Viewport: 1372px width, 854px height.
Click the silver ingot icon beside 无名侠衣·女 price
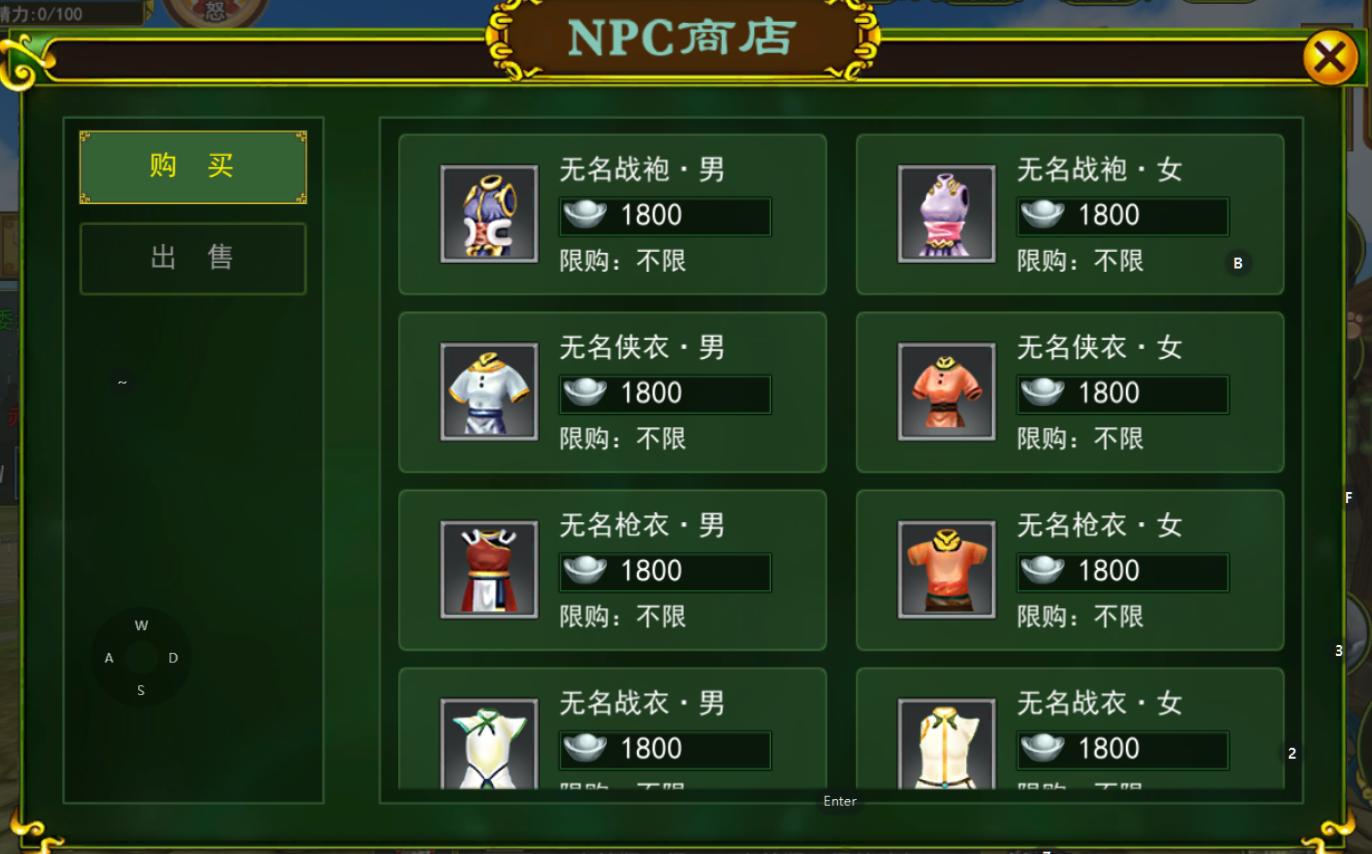point(1042,392)
